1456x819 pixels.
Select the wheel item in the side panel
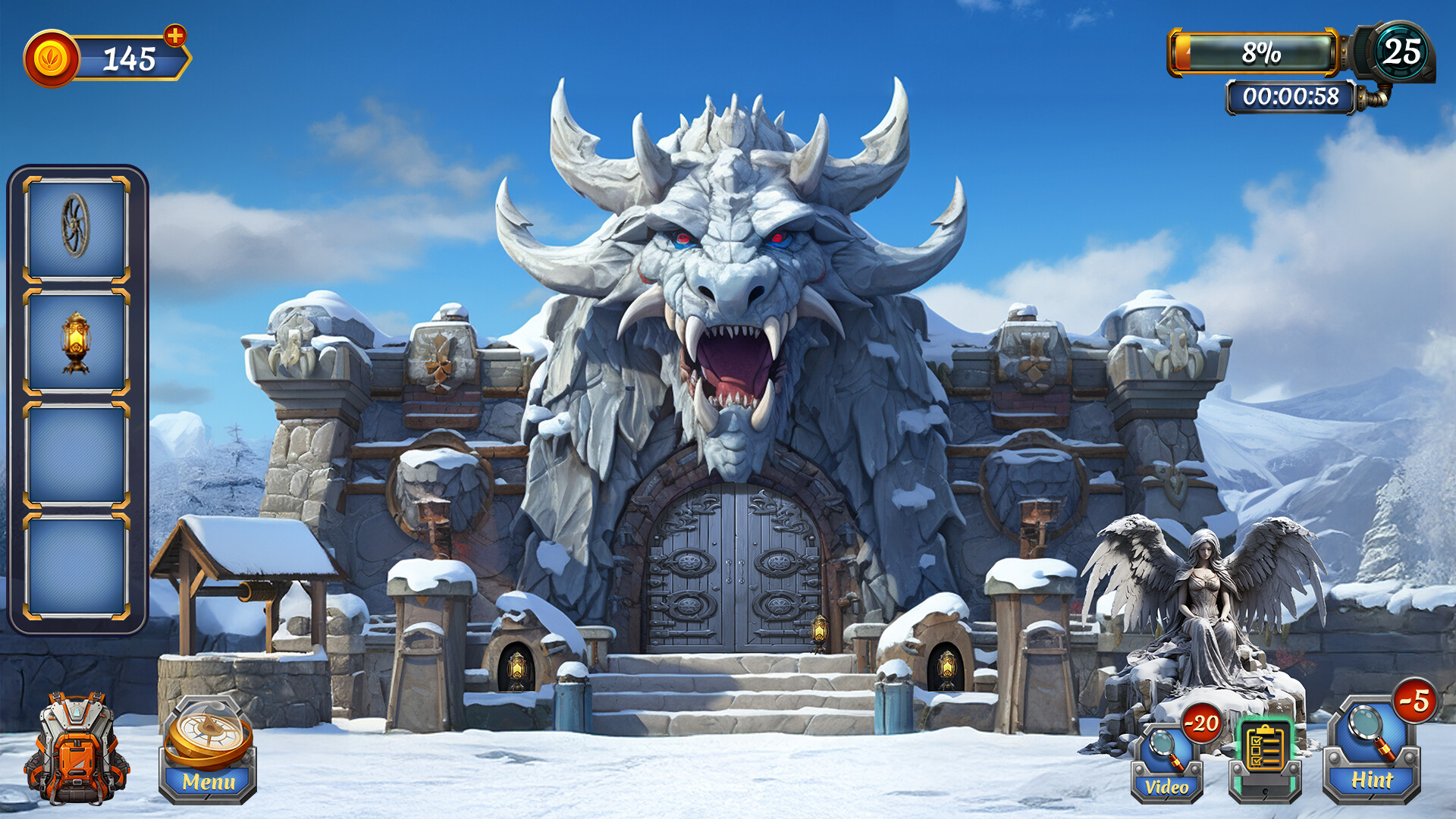pos(76,224)
